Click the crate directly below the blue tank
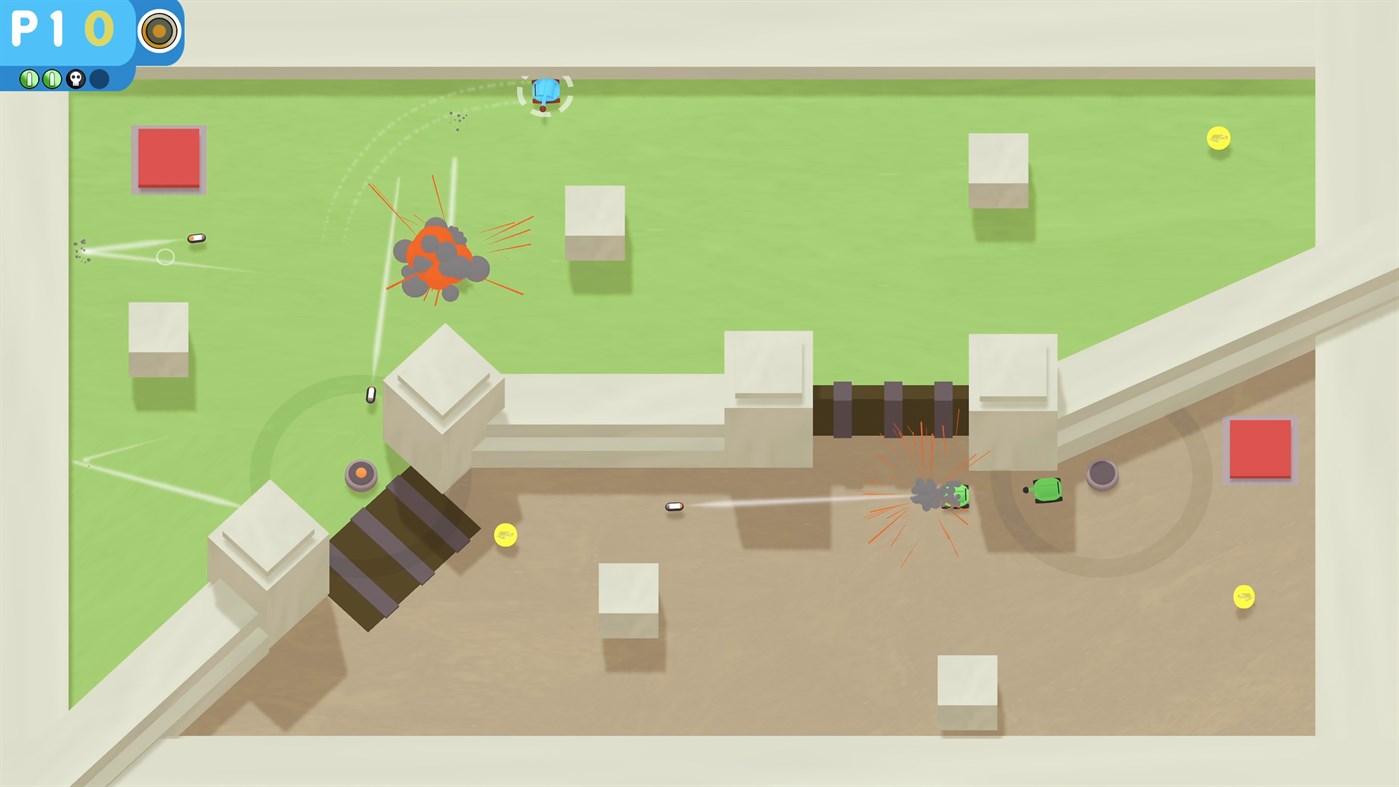This screenshot has height=787, width=1399. pyautogui.click(x=594, y=222)
